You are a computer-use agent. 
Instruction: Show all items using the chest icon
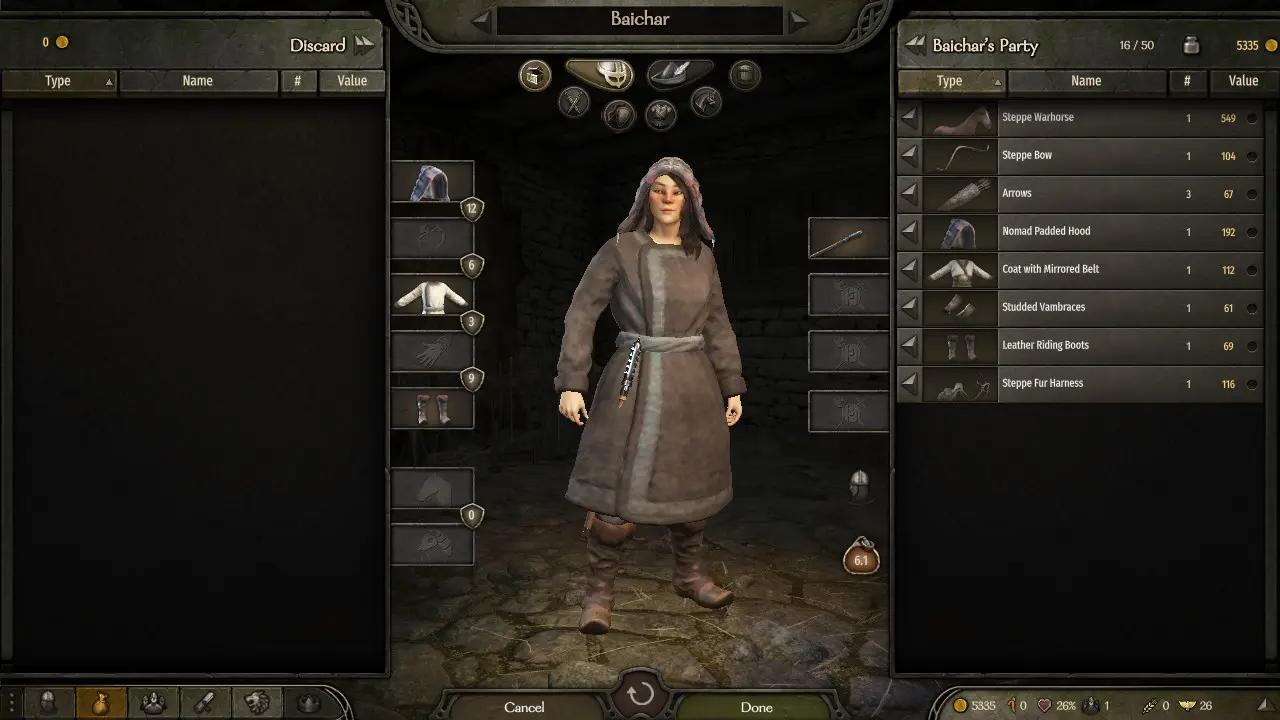tap(534, 74)
